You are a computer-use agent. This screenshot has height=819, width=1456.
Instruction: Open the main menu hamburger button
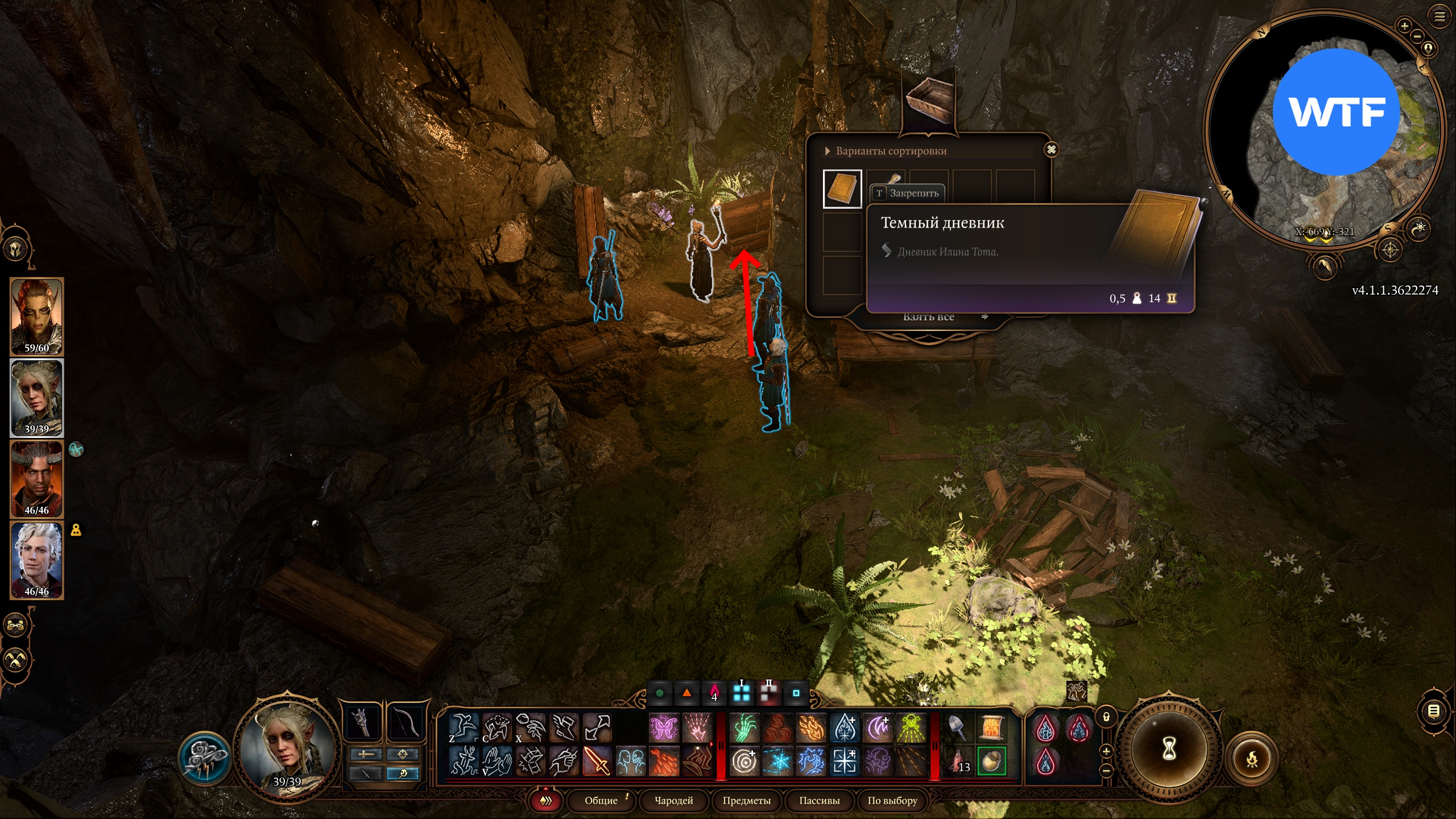click(x=1440, y=16)
